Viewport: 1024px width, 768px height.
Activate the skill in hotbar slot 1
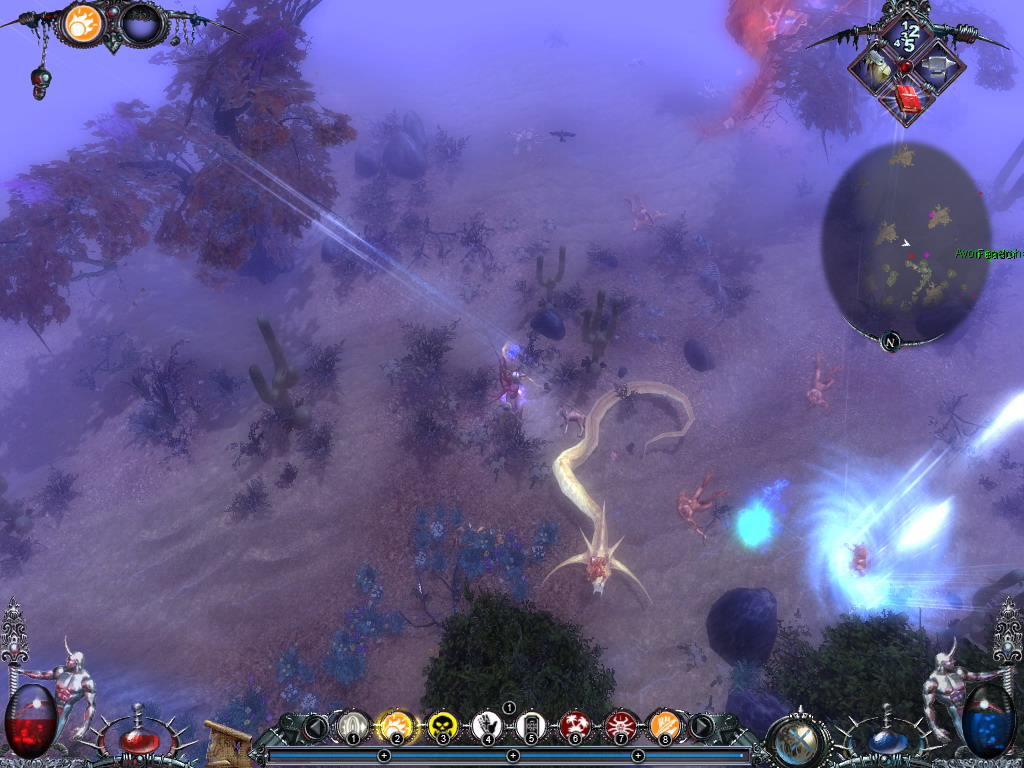tap(351, 725)
